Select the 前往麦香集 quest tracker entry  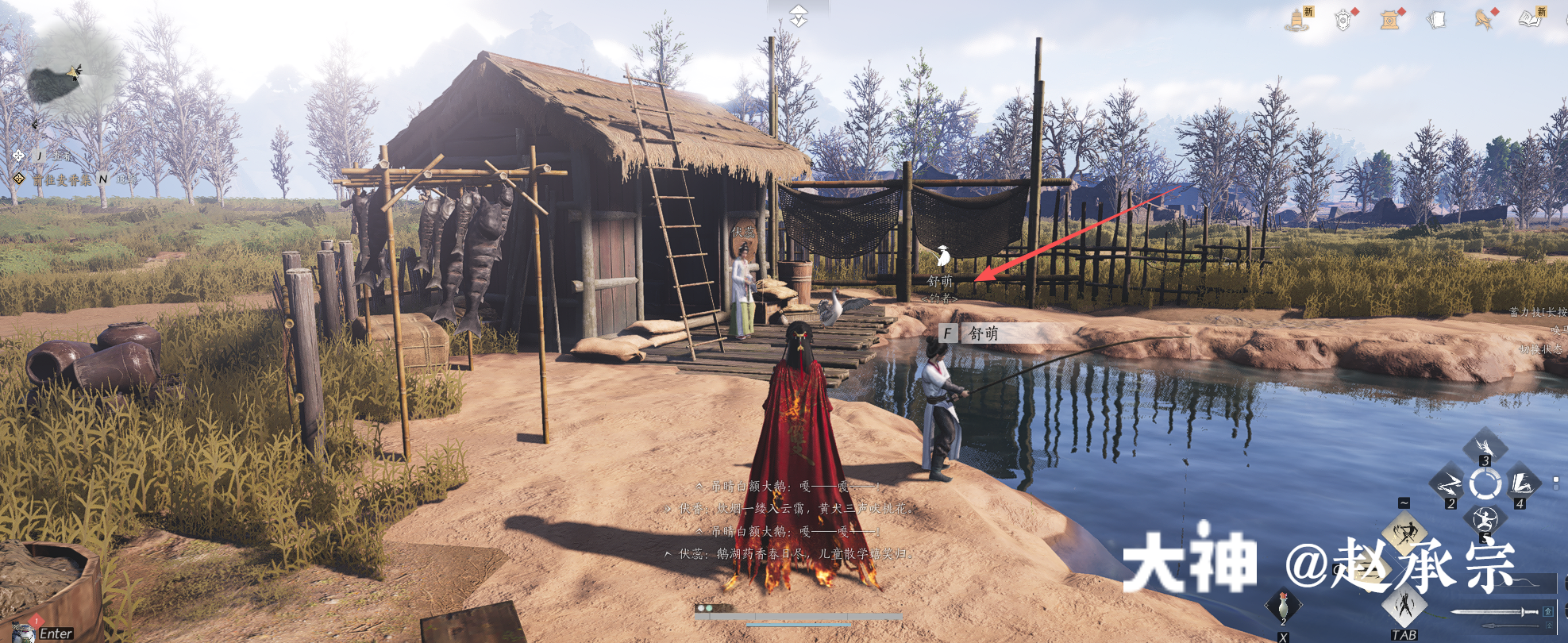[62, 180]
